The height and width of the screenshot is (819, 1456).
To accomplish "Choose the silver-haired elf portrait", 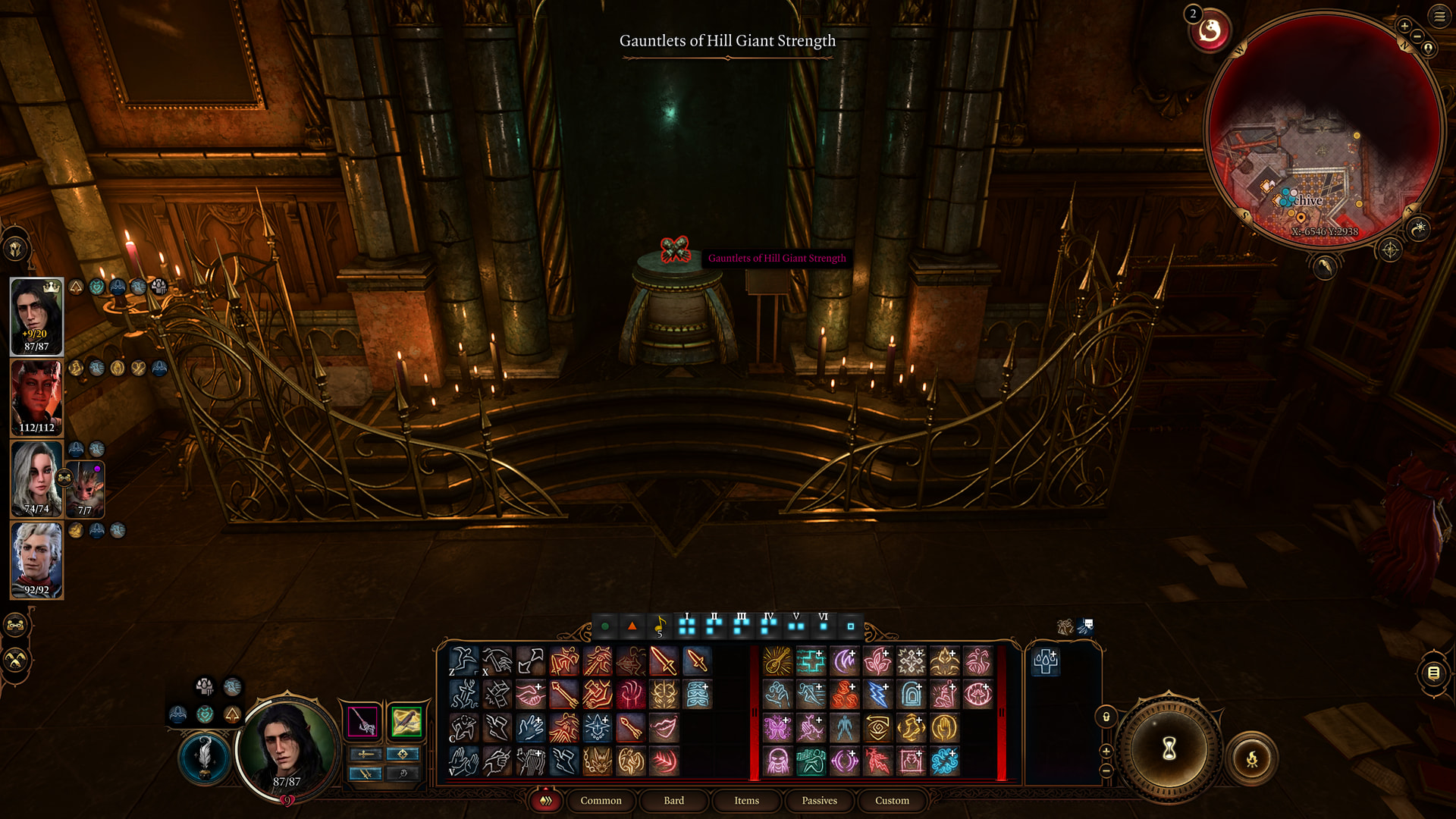I will pyautogui.click(x=36, y=560).
